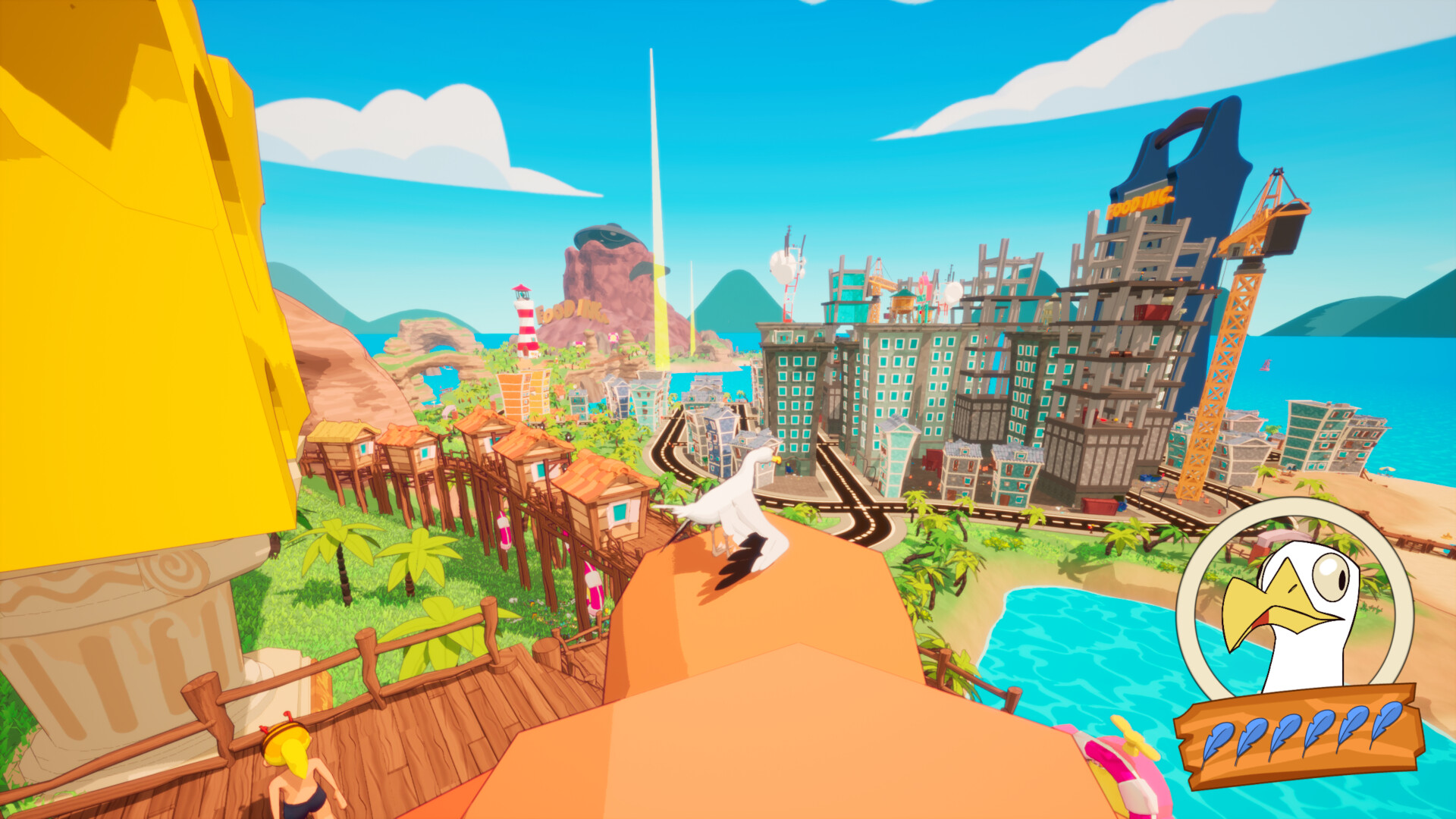Image resolution: width=1456 pixels, height=819 pixels.
Task: Click the red-and-white lighthouse
Action: point(525,322)
